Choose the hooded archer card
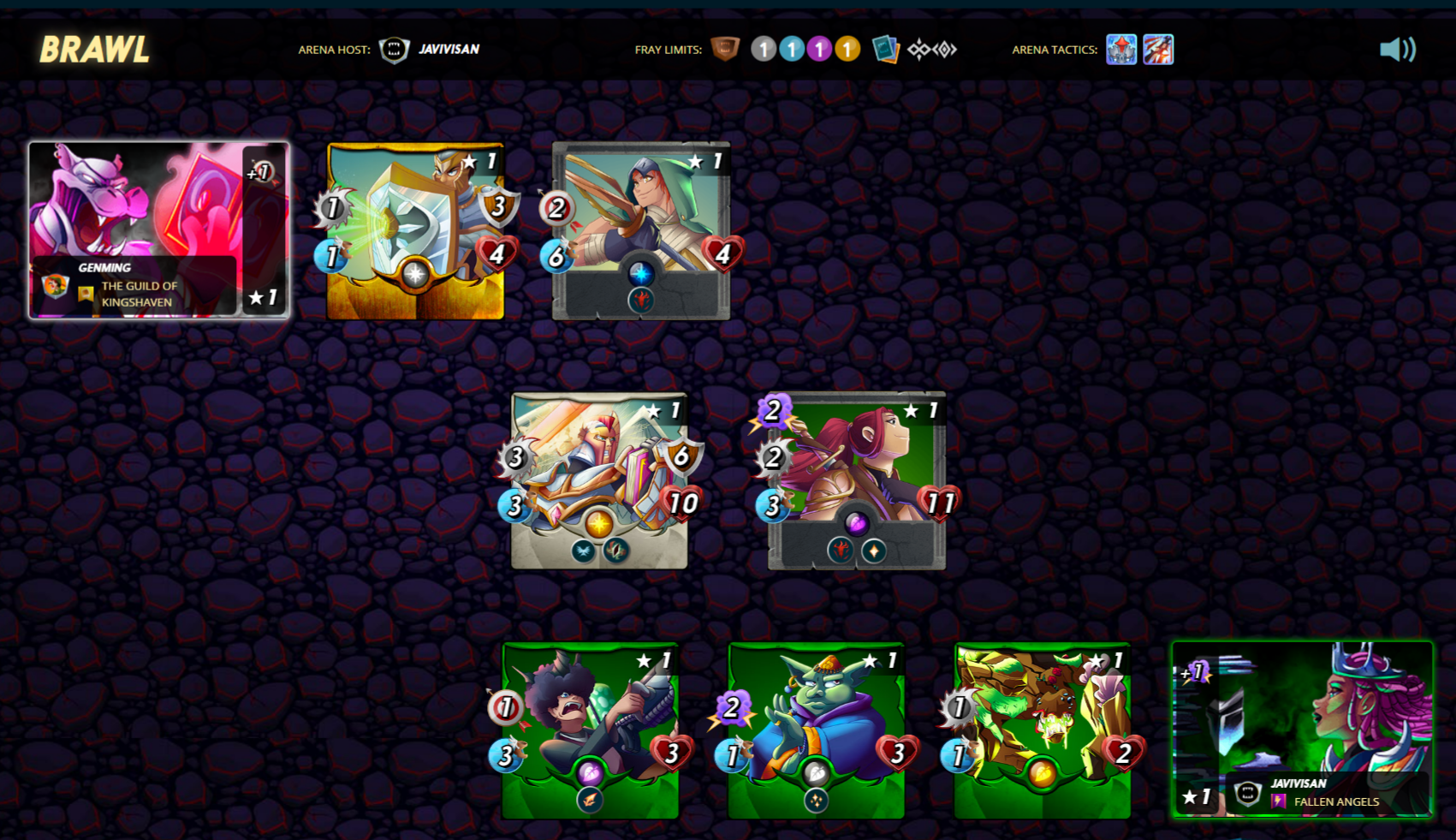Image resolution: width=1456 pixels, height=840 pixels. tap(640, 231)
